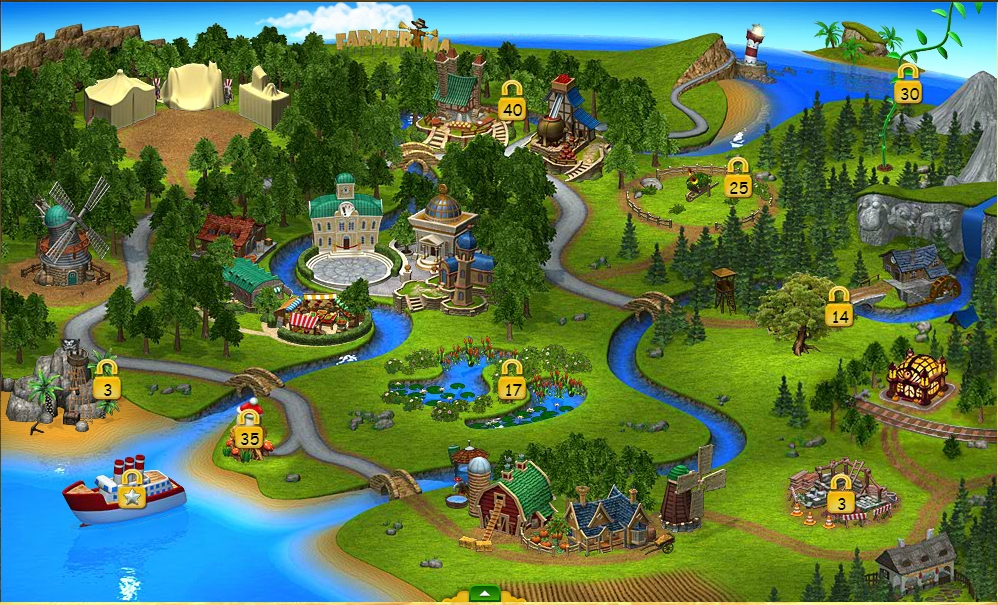Image resolution: width=998 pixels, height=605 pixels.
Task: Visit the market stall with striped awnings
Action: pyautogui.click(x=315, y=313)
